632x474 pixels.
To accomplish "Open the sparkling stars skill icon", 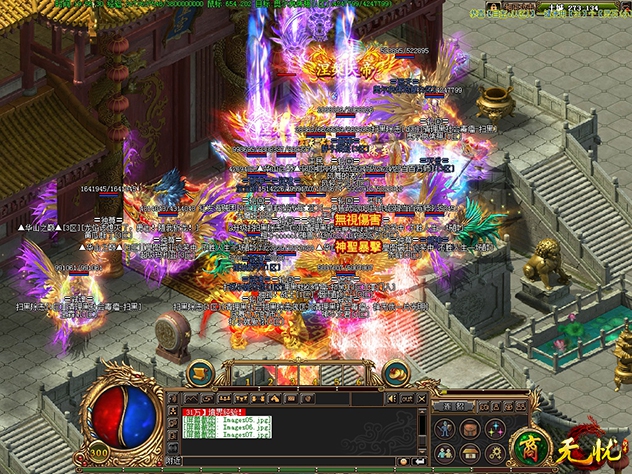I will pos(493,429).
